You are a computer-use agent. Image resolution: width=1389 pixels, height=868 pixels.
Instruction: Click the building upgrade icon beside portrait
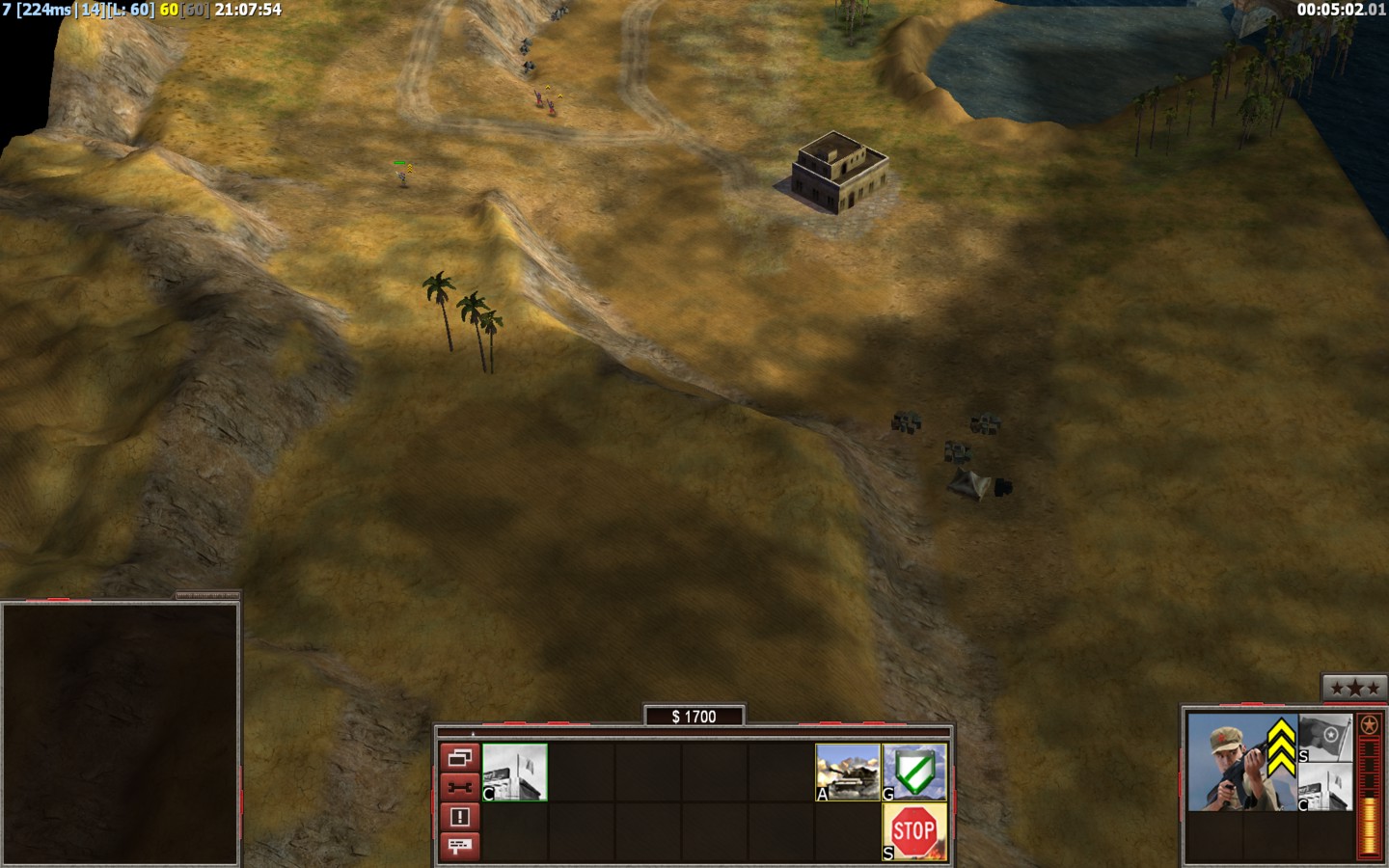click(1325, 787)
